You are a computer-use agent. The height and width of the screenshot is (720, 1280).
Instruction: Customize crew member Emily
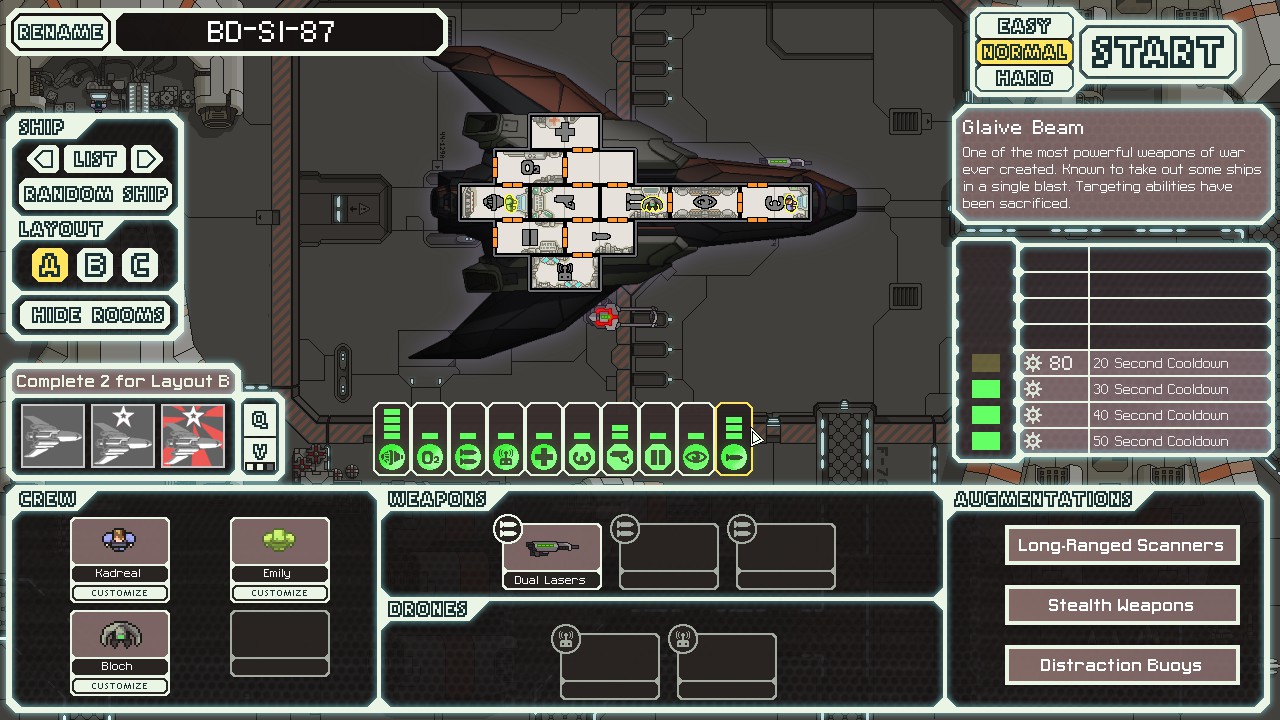[x=279, y=593]
